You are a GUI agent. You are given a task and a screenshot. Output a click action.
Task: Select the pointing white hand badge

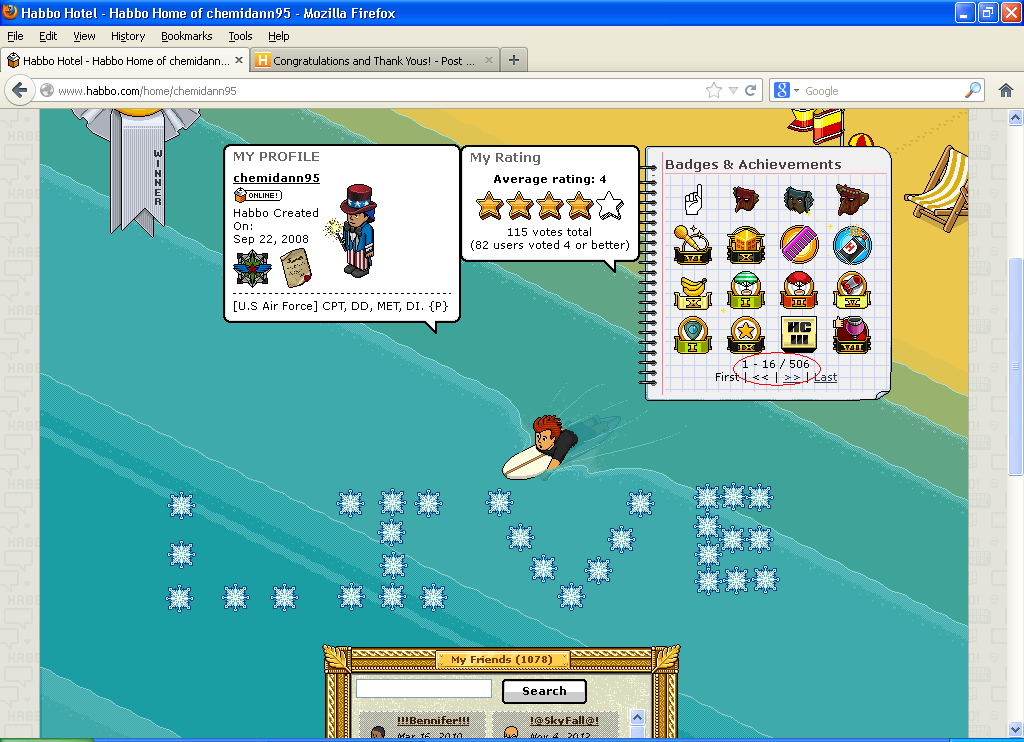(x=695, y=200)
